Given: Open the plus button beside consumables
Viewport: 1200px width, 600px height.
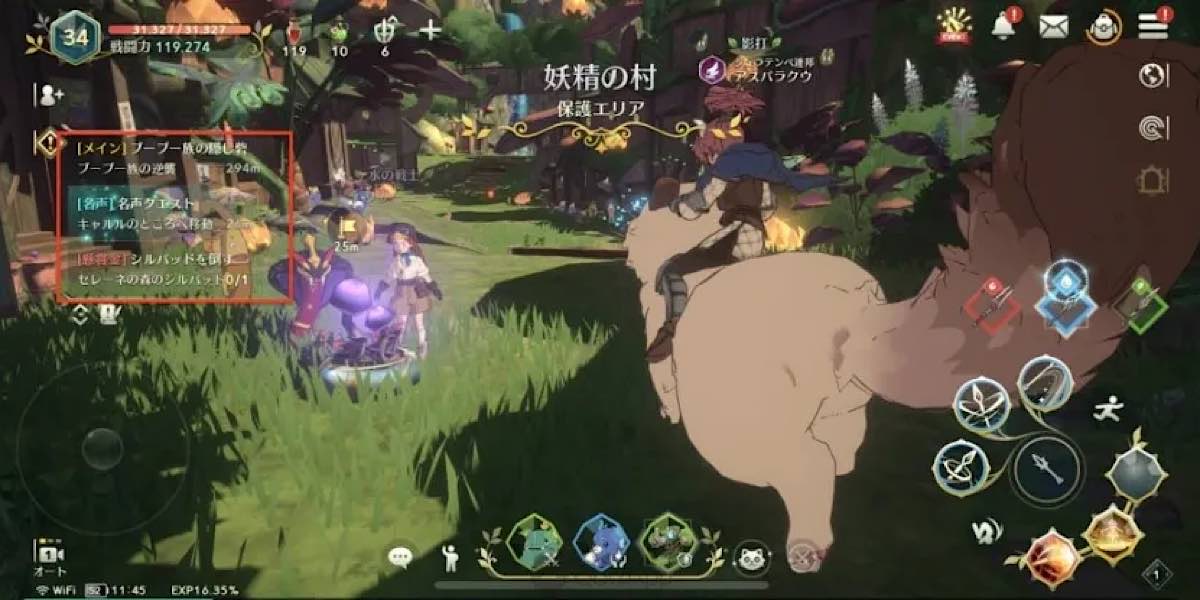Looking at the screenshot, I should click(431, 30).
